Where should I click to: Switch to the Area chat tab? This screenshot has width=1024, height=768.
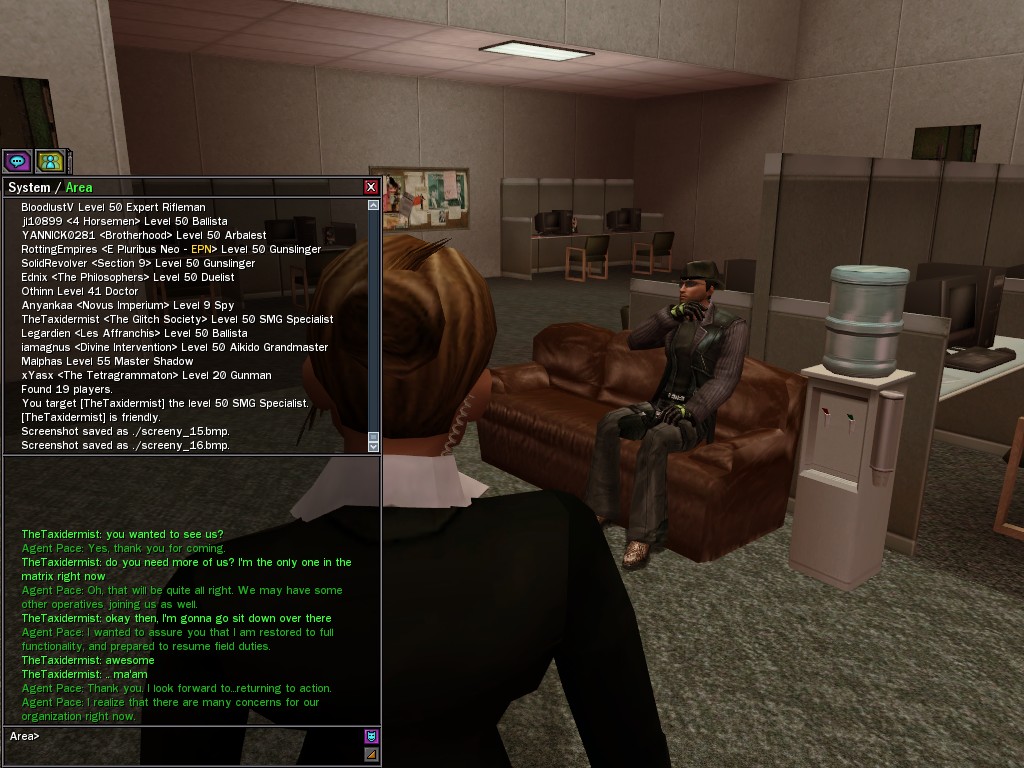pos(79,187)
